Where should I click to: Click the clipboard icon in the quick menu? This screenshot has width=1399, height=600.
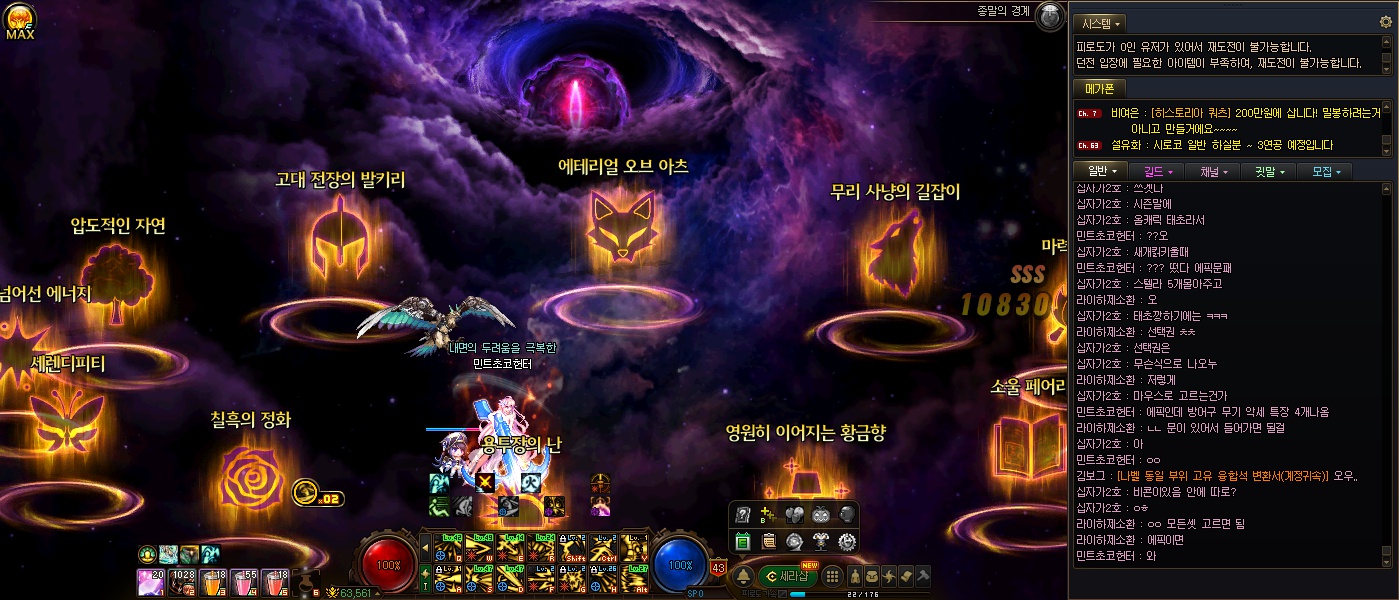[769, 542]
